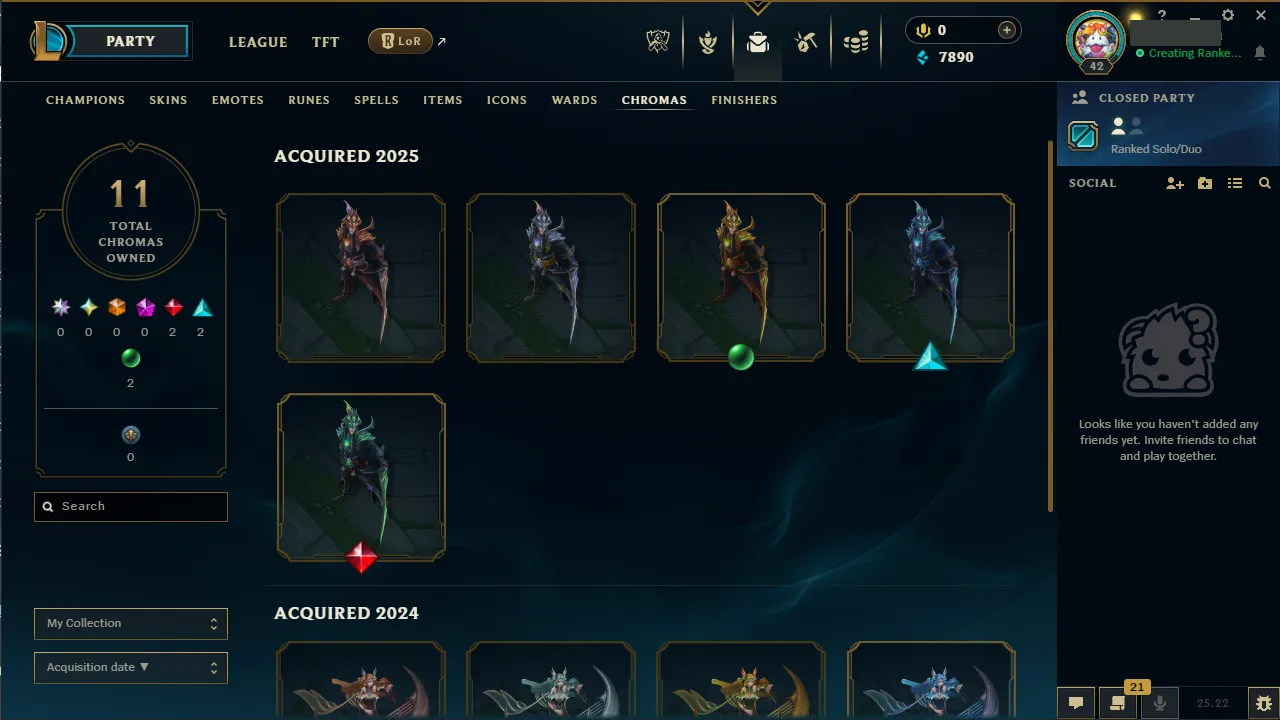Click the purchase RP plus button
This screenshot has height=720, width=1280.
click(1005, 30)
